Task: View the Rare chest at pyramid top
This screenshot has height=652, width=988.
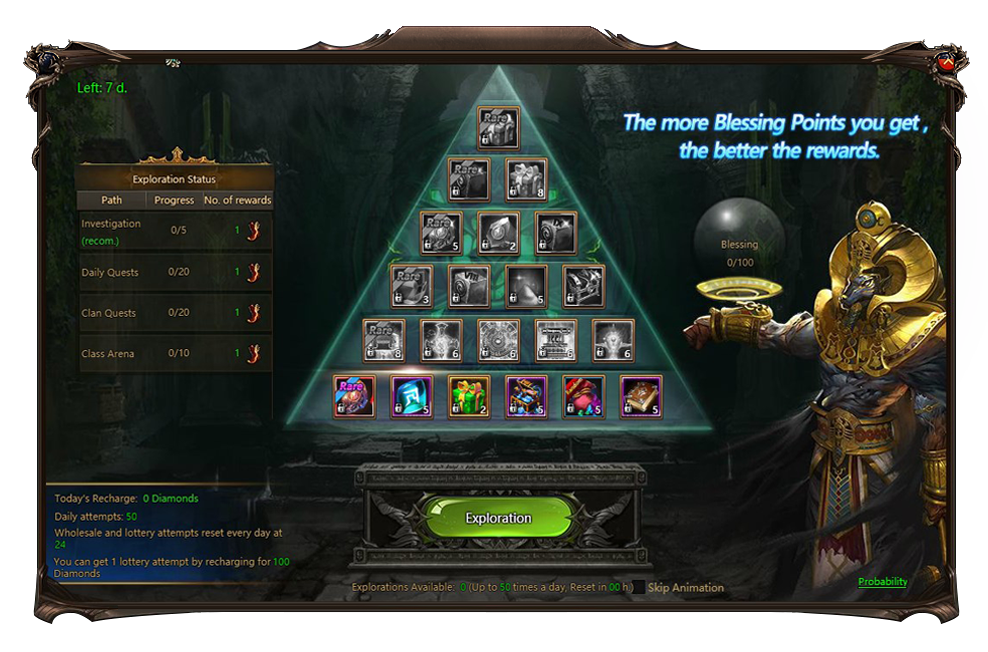Action: [498, 127]
